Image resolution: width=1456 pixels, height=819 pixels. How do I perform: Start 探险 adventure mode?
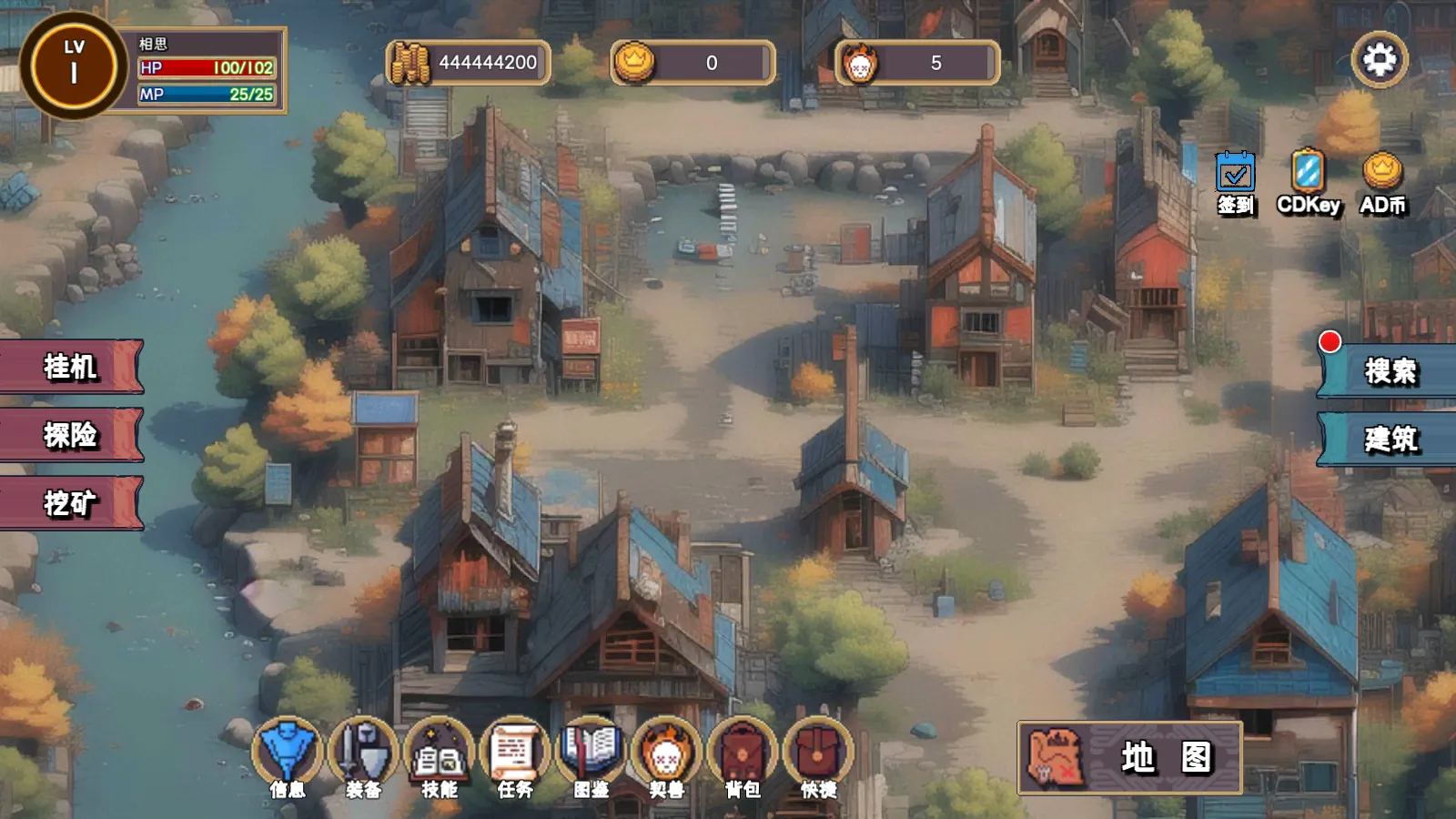[x=71, y=435]
